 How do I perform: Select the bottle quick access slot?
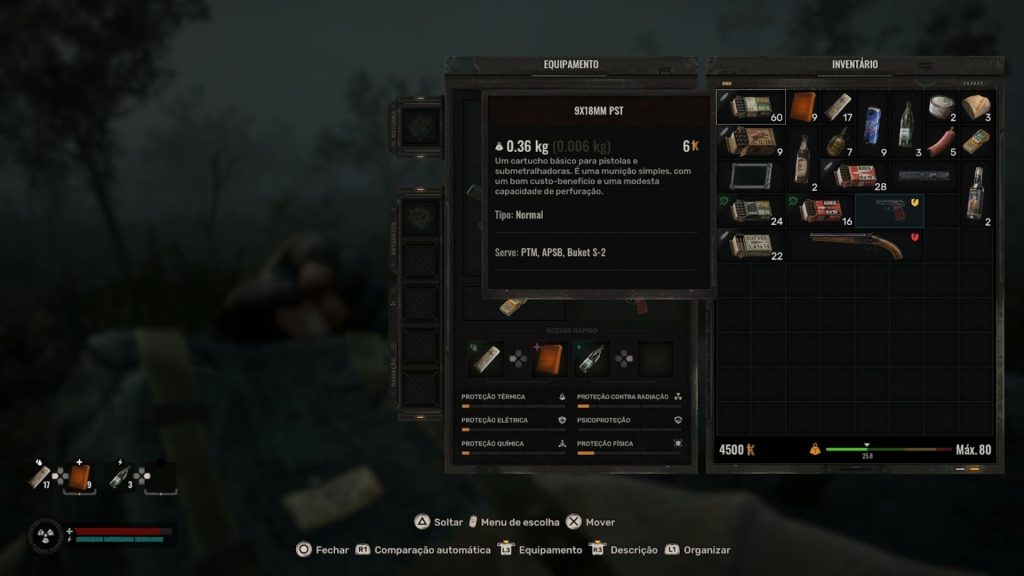592,359
